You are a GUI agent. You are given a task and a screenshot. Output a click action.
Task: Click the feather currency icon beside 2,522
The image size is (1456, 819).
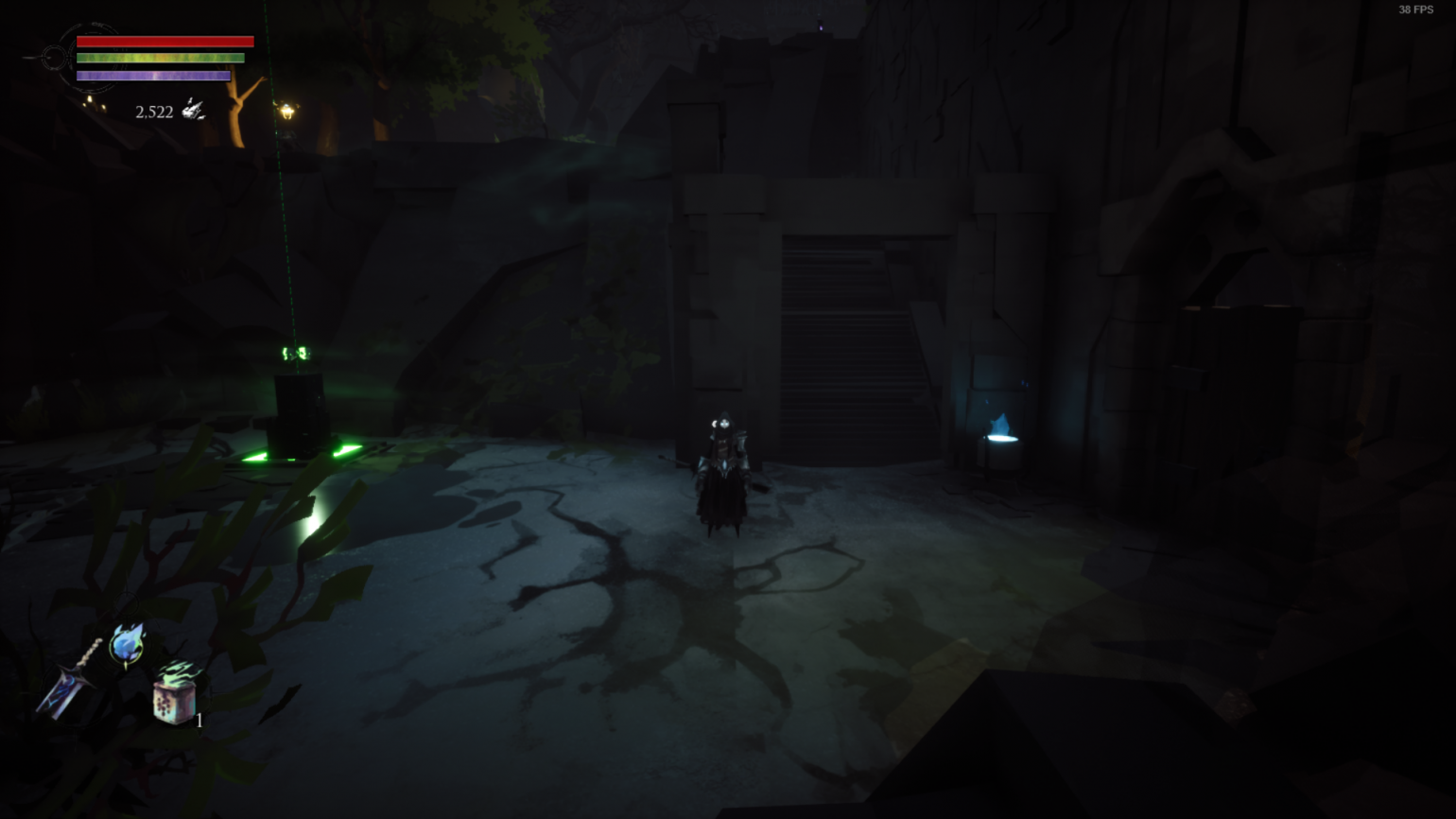[x=194, y=109]
